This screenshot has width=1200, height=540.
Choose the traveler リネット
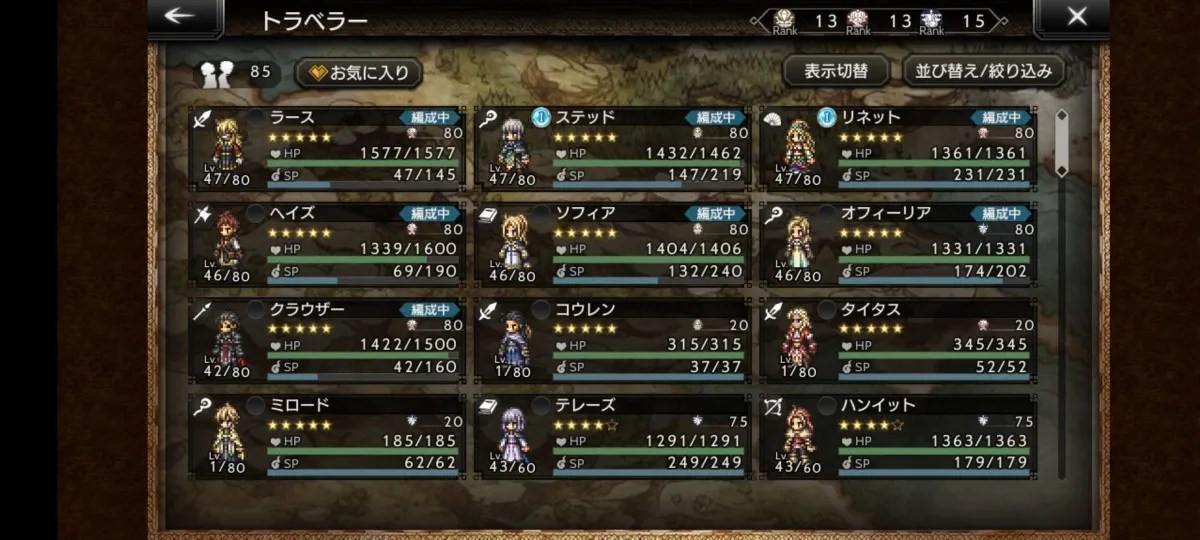pos(899,148)
